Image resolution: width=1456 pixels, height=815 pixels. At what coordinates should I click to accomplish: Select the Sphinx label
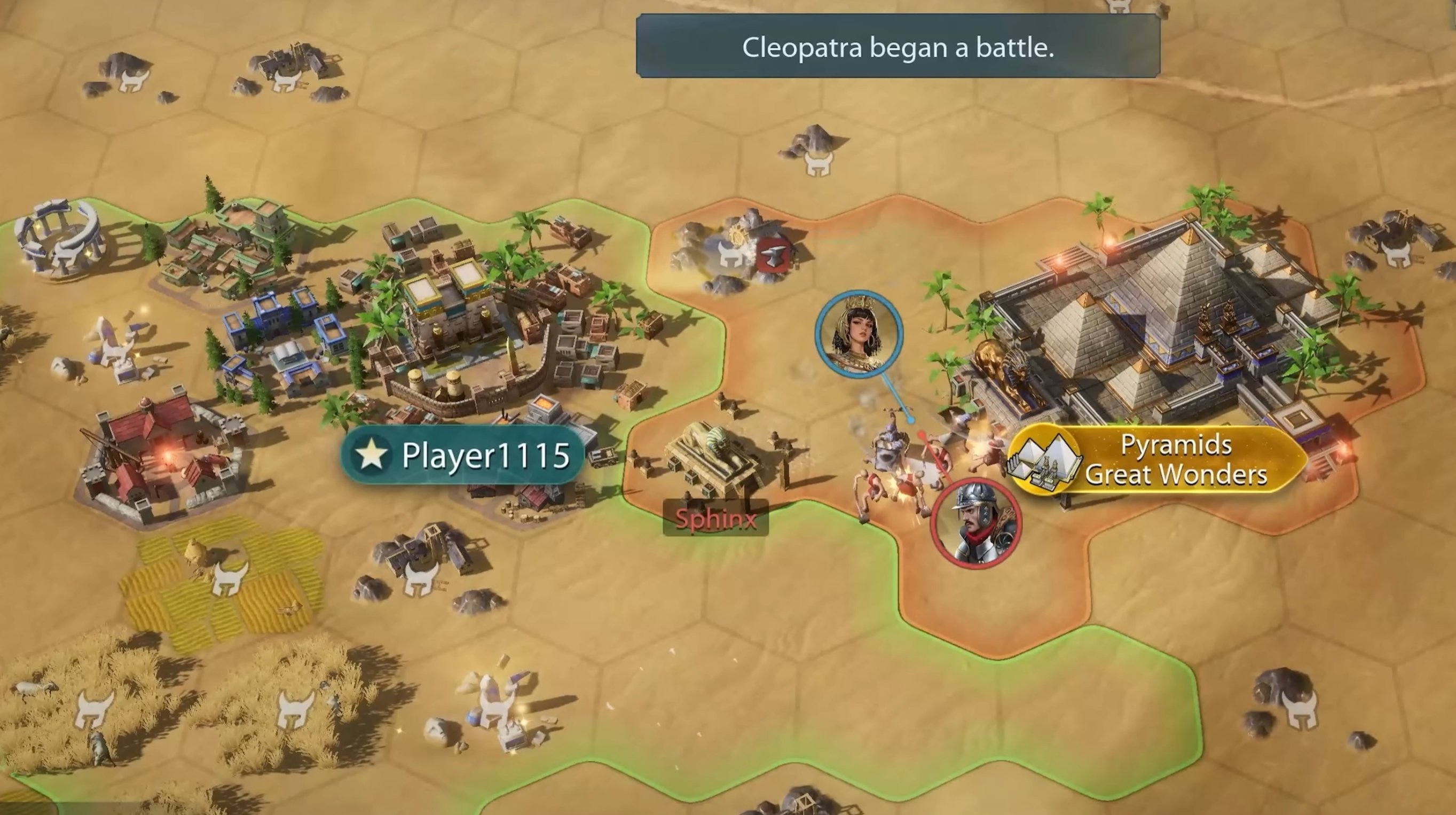coord(717,517)
